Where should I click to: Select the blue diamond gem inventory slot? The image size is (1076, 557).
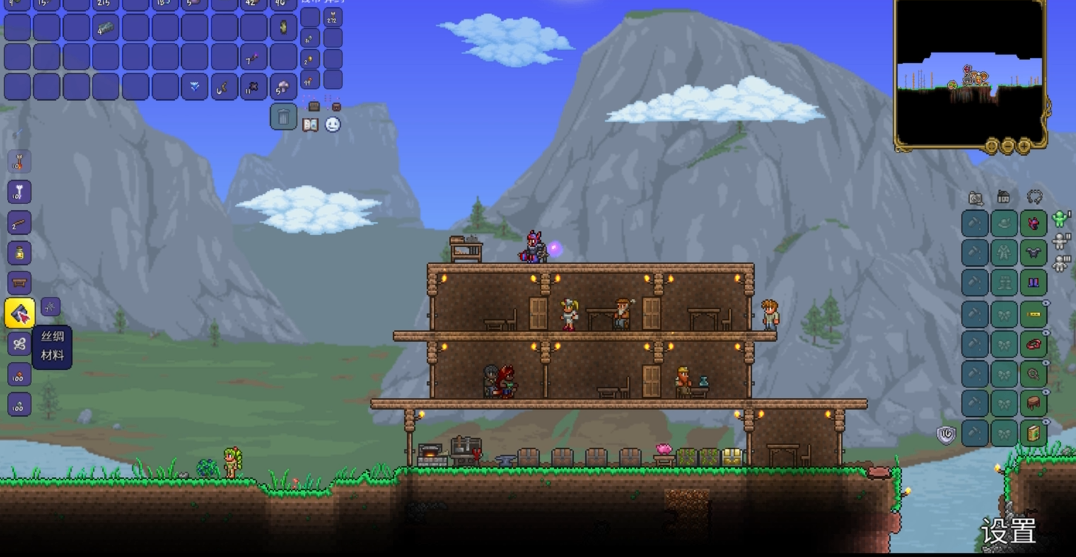[194, 87]
